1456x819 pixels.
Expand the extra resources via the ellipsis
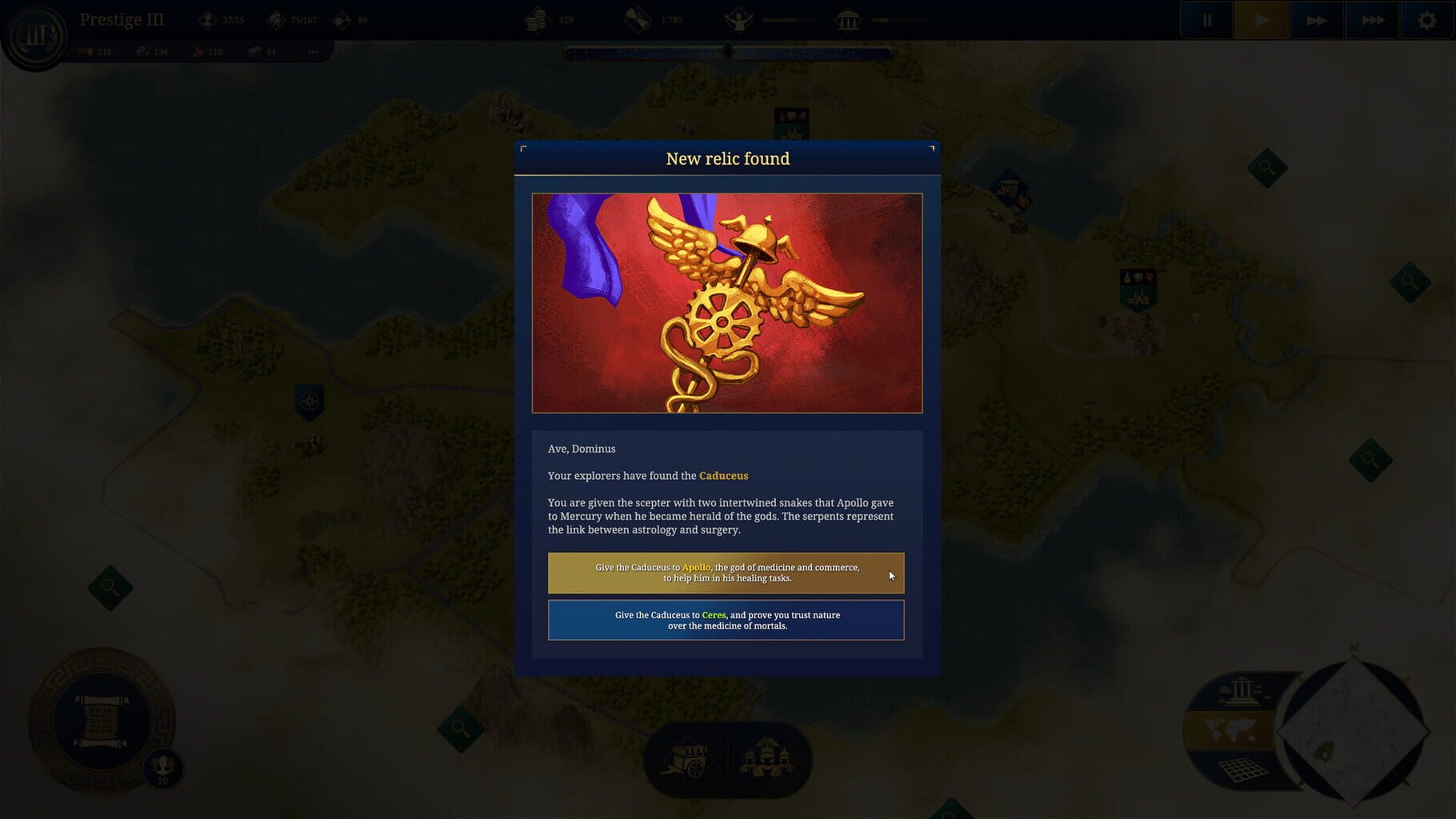pyautogui.click(x=313, y=51)
